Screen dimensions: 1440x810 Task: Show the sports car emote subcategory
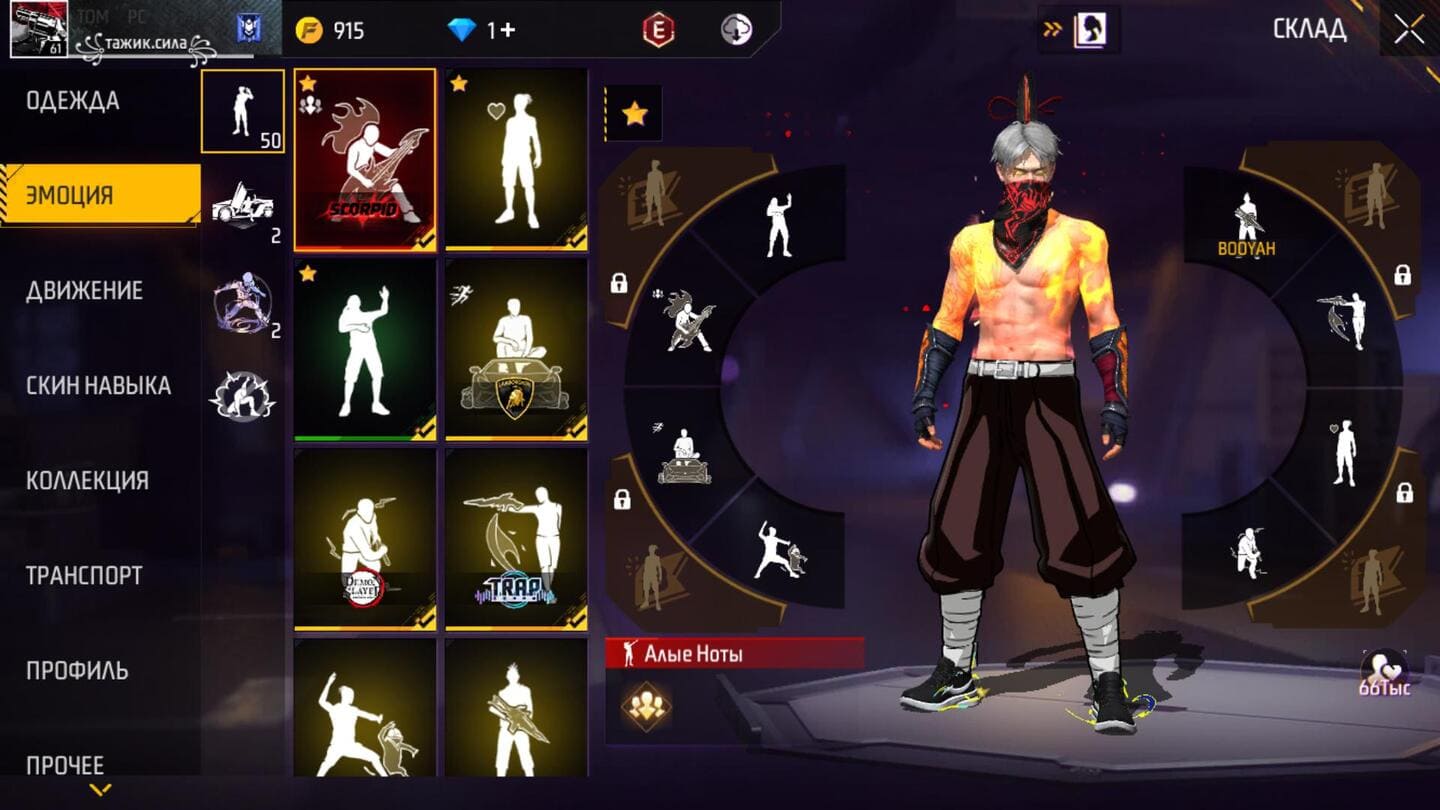coord(242,207)
